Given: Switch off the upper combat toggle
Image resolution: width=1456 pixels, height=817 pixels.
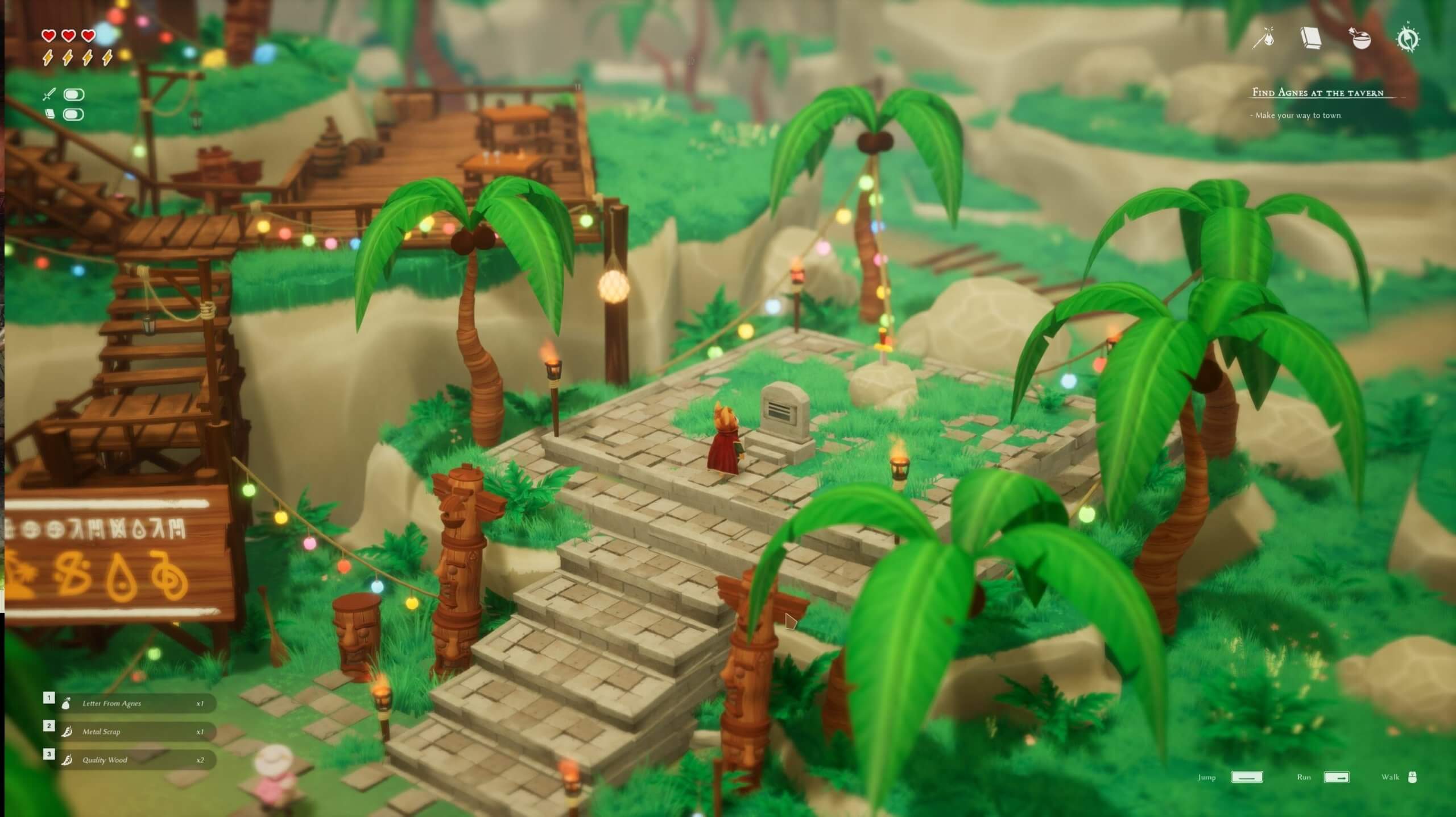Looking at the screenshot, I should 73,94.
